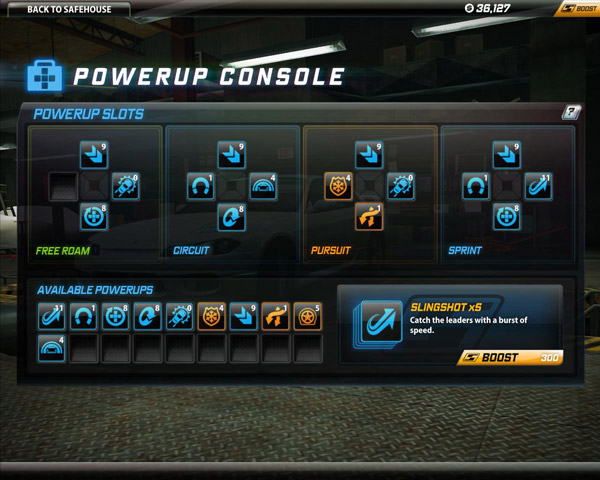Select the slingshot powerup in Available Powerups
Screen dimensions: 600x480
(x=52, y=317)
